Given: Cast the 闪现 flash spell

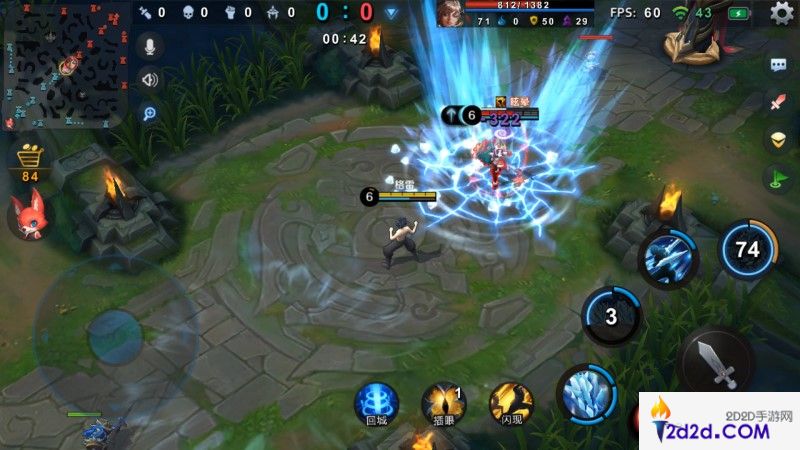Looking at the screenshot, I should [510, 402].
